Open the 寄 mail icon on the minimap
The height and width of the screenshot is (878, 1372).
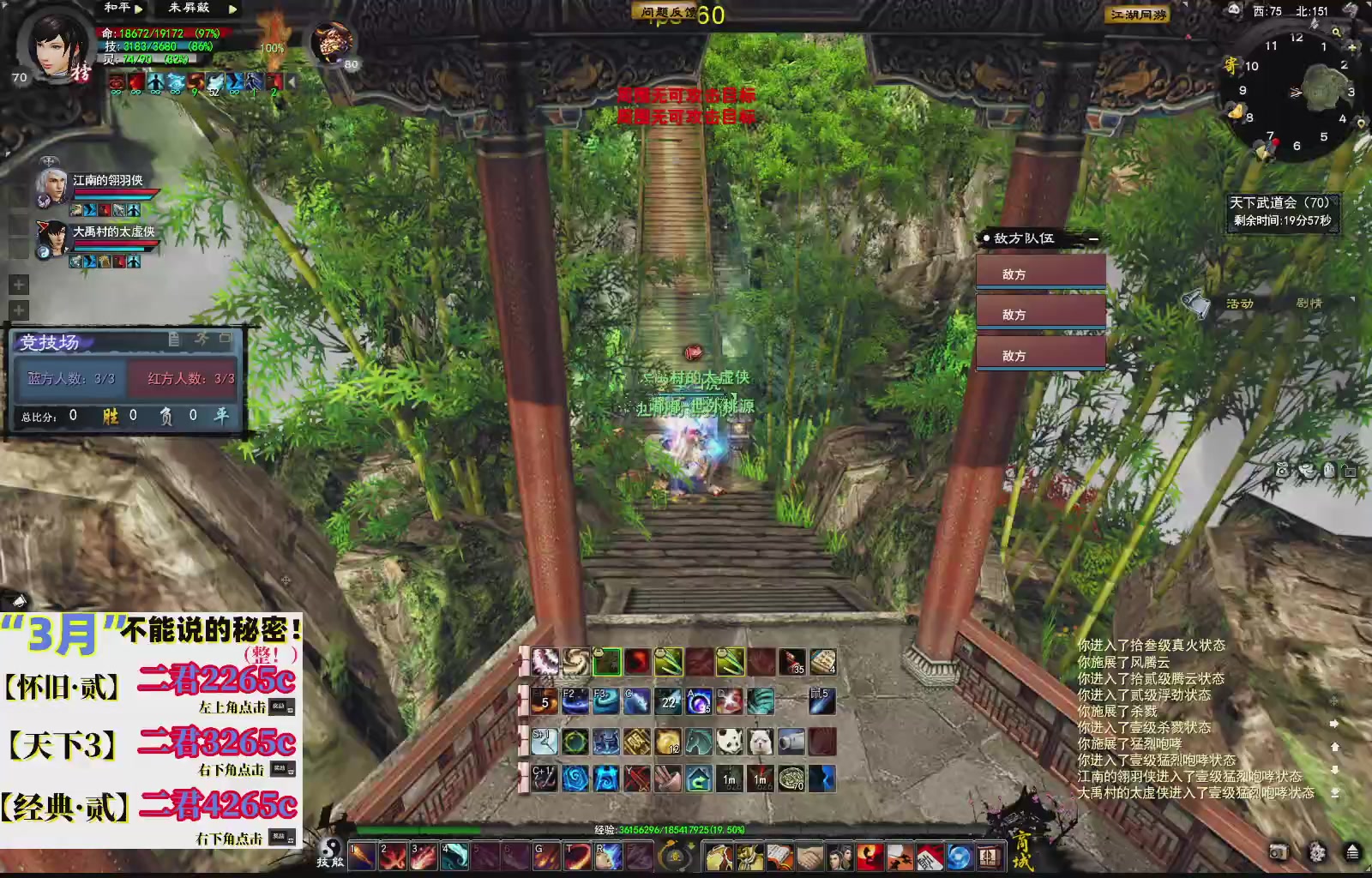point(1231,65)
